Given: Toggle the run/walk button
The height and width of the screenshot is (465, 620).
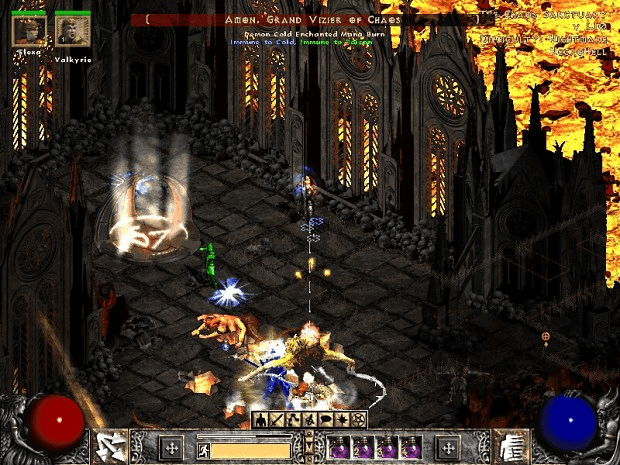Looking at the screenshot, I should (x=202, y=450).
